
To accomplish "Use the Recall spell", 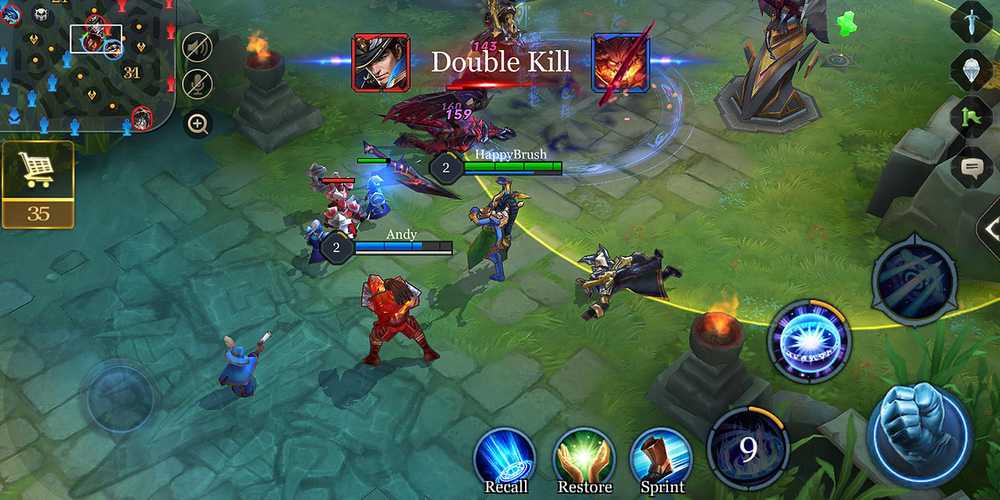I will click(505, 459).
